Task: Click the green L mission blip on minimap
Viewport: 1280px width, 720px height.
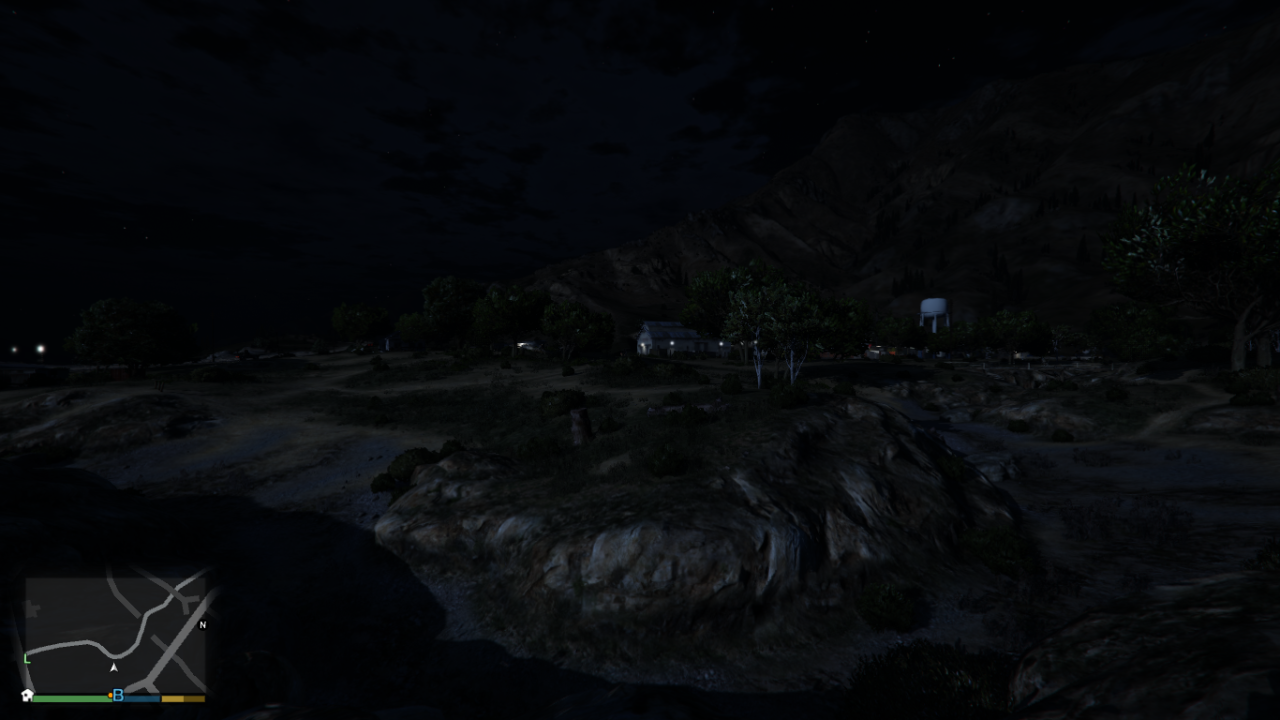Action: (x=26, y=658)
